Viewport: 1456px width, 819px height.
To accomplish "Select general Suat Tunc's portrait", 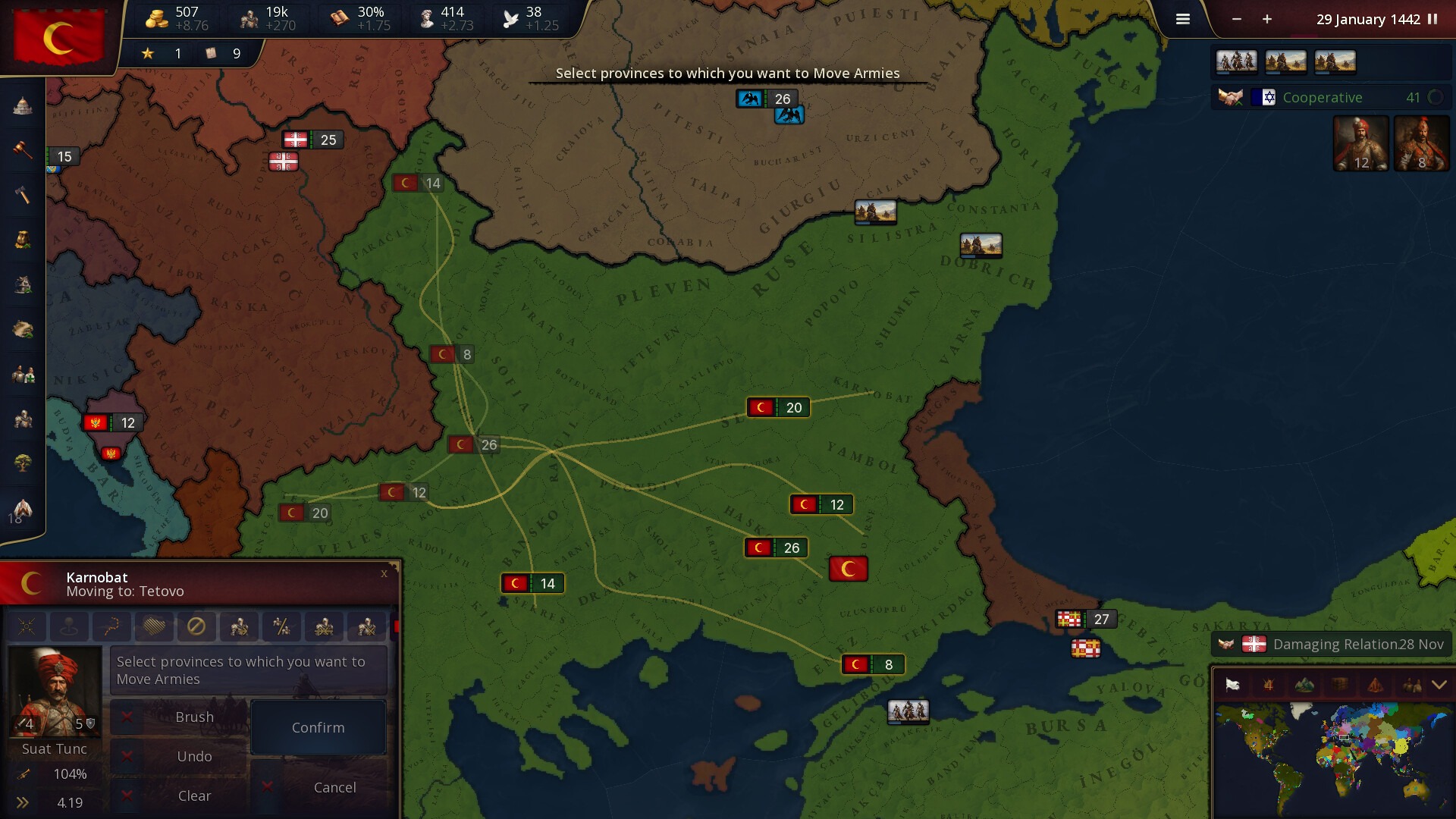I will [x=55, y=690].
